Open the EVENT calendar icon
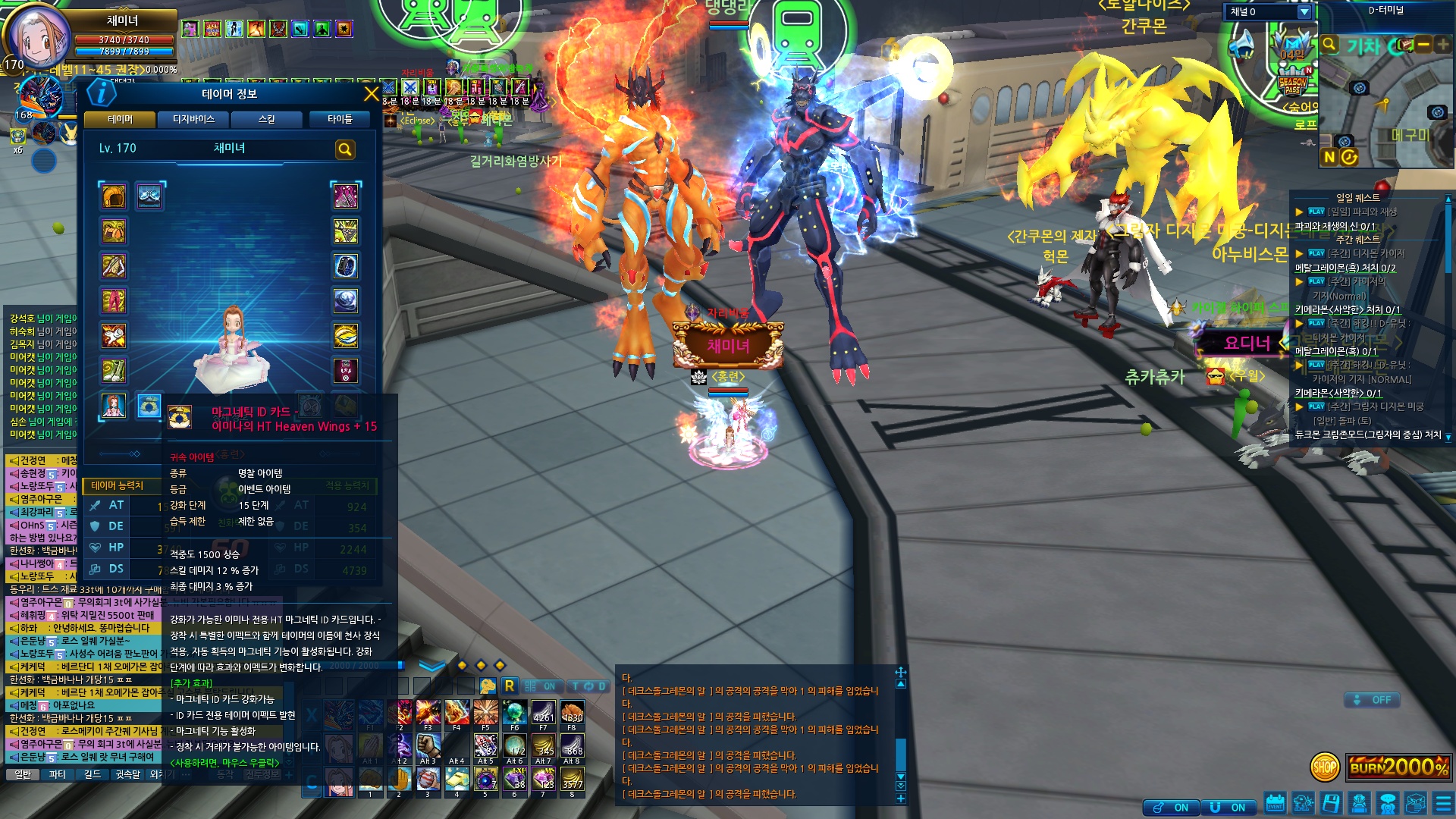1456x819 pixels. (x=1275, y=802)
